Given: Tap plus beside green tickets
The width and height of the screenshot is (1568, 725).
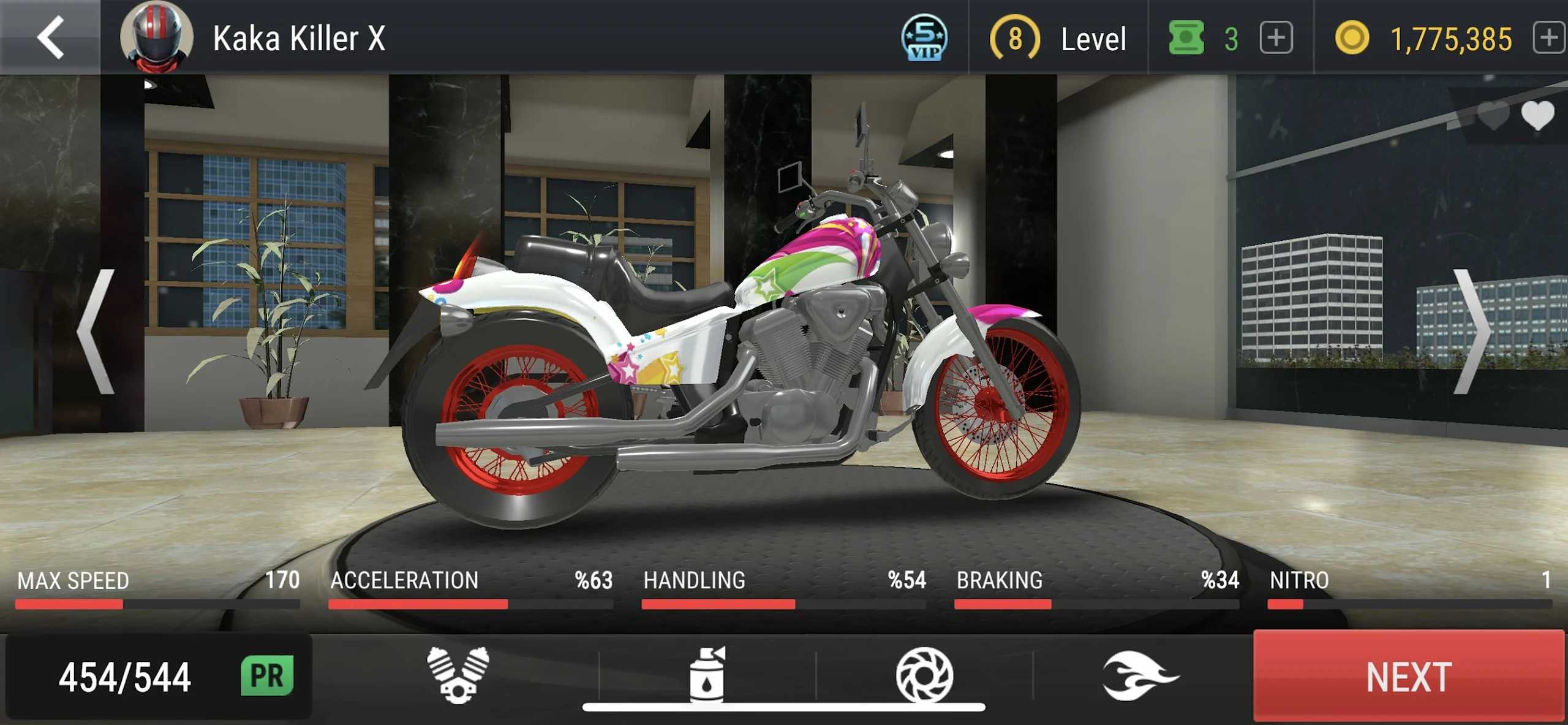Looking at the screenshot, I should point(1276,39).
